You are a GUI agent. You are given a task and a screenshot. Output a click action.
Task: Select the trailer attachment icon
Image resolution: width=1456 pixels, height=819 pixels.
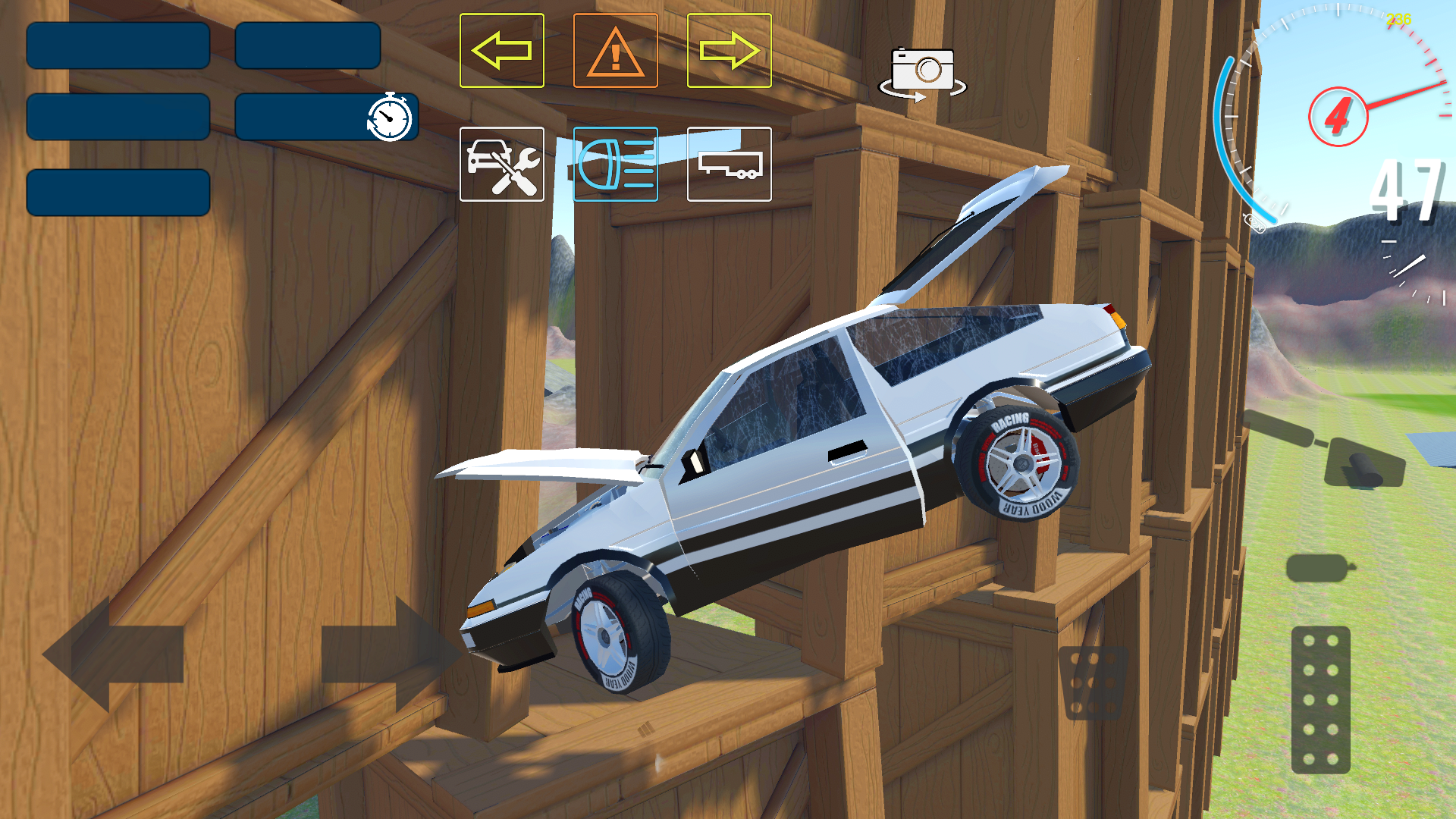coord(728,165)
